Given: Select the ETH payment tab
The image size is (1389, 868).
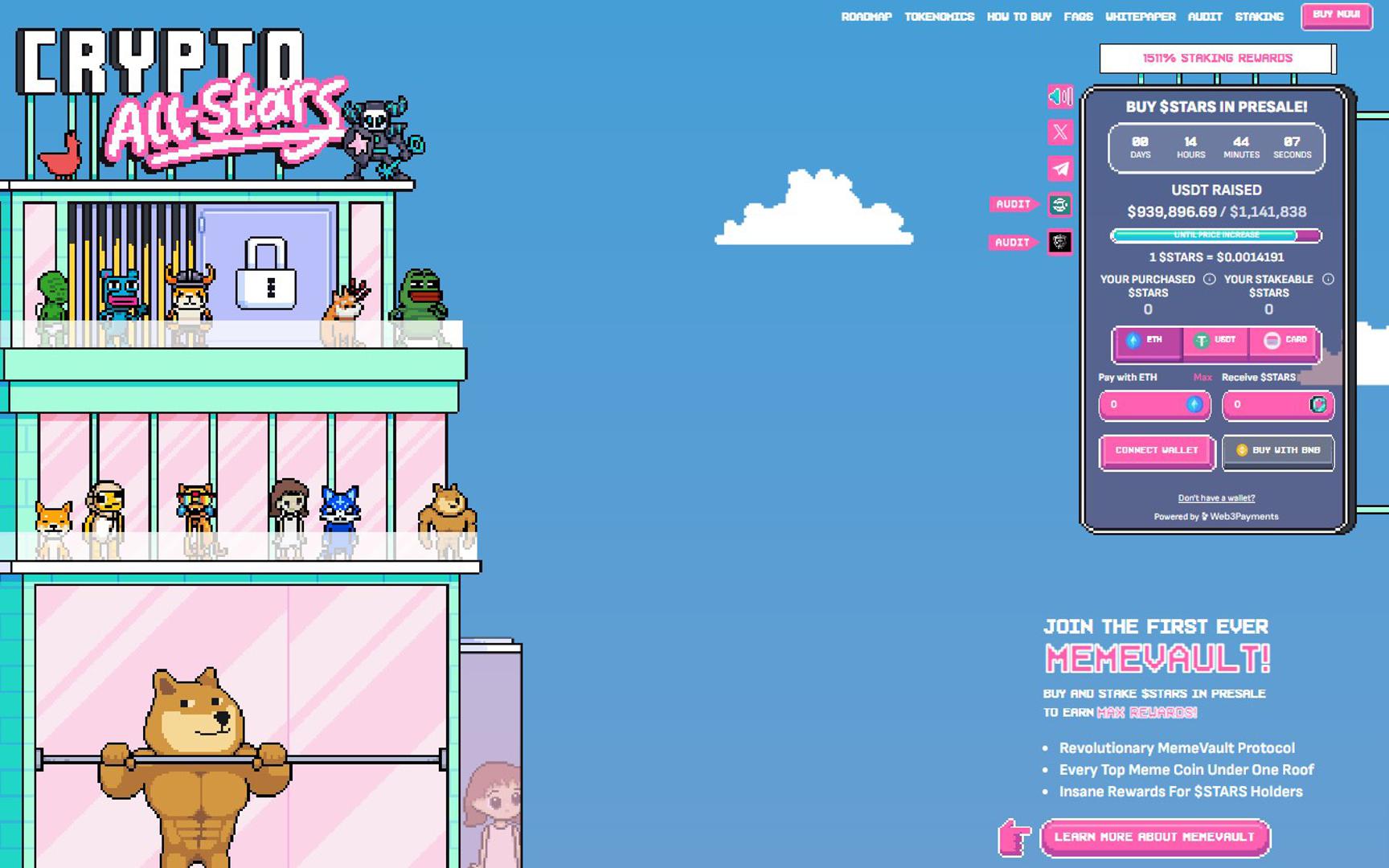Looking at the screenshot, I should coord(1146,341).
